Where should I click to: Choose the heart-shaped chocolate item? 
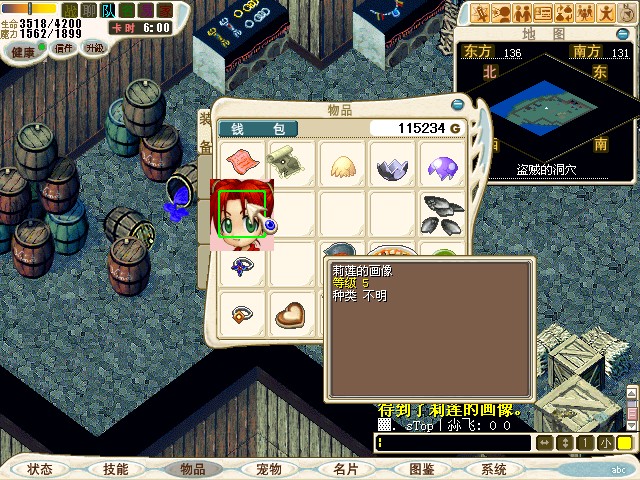291,314
